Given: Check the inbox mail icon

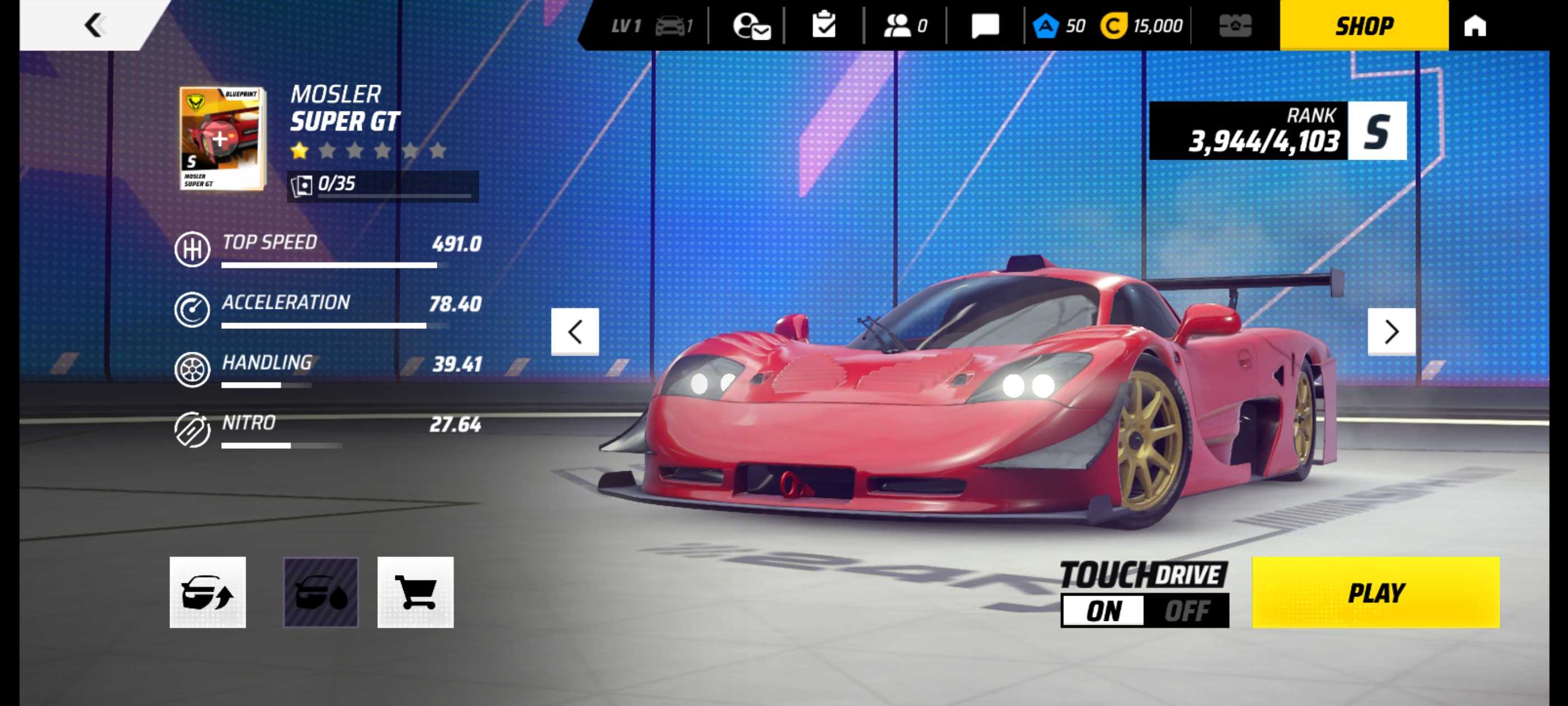Looking at the screenshot, I should point(752,26).
